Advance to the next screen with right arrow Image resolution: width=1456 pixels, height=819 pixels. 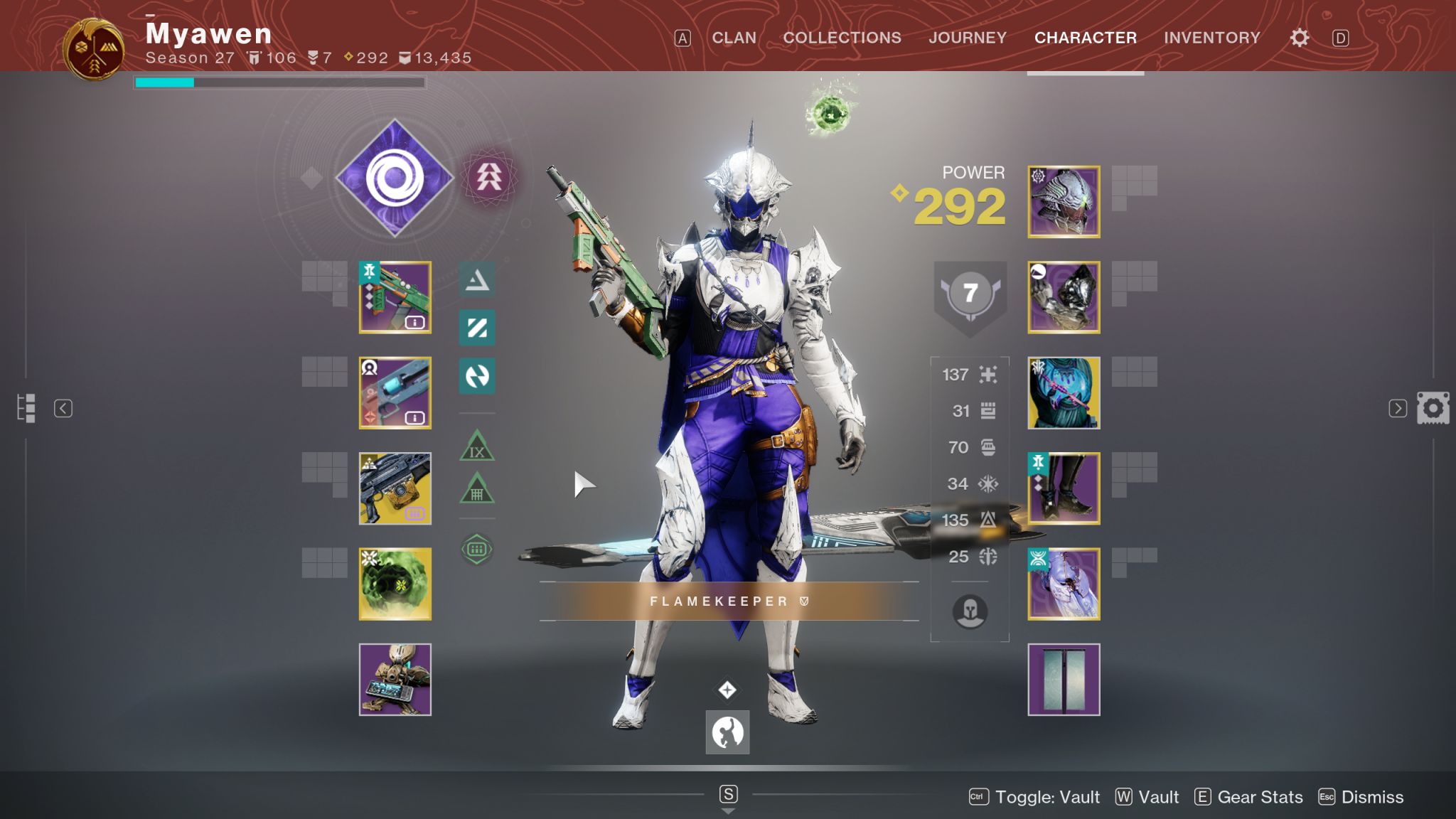[x=1397, y=408]
